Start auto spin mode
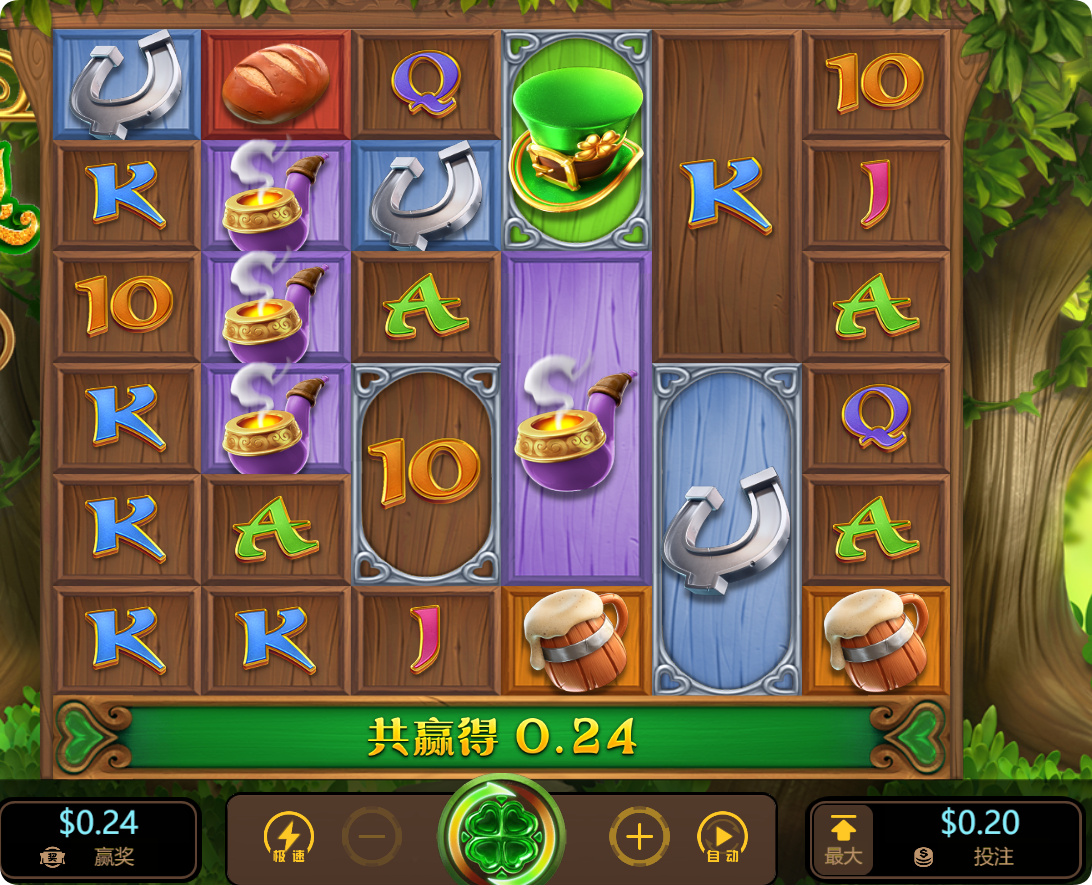The height and width of the screenshot is (885, 1092). (722, 837)
